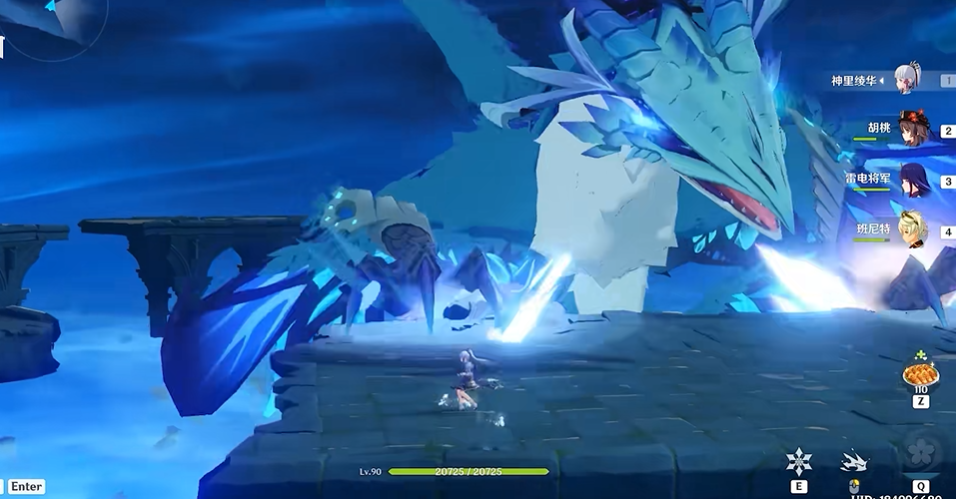Switch to party member 雷电将军

[912, 180]
